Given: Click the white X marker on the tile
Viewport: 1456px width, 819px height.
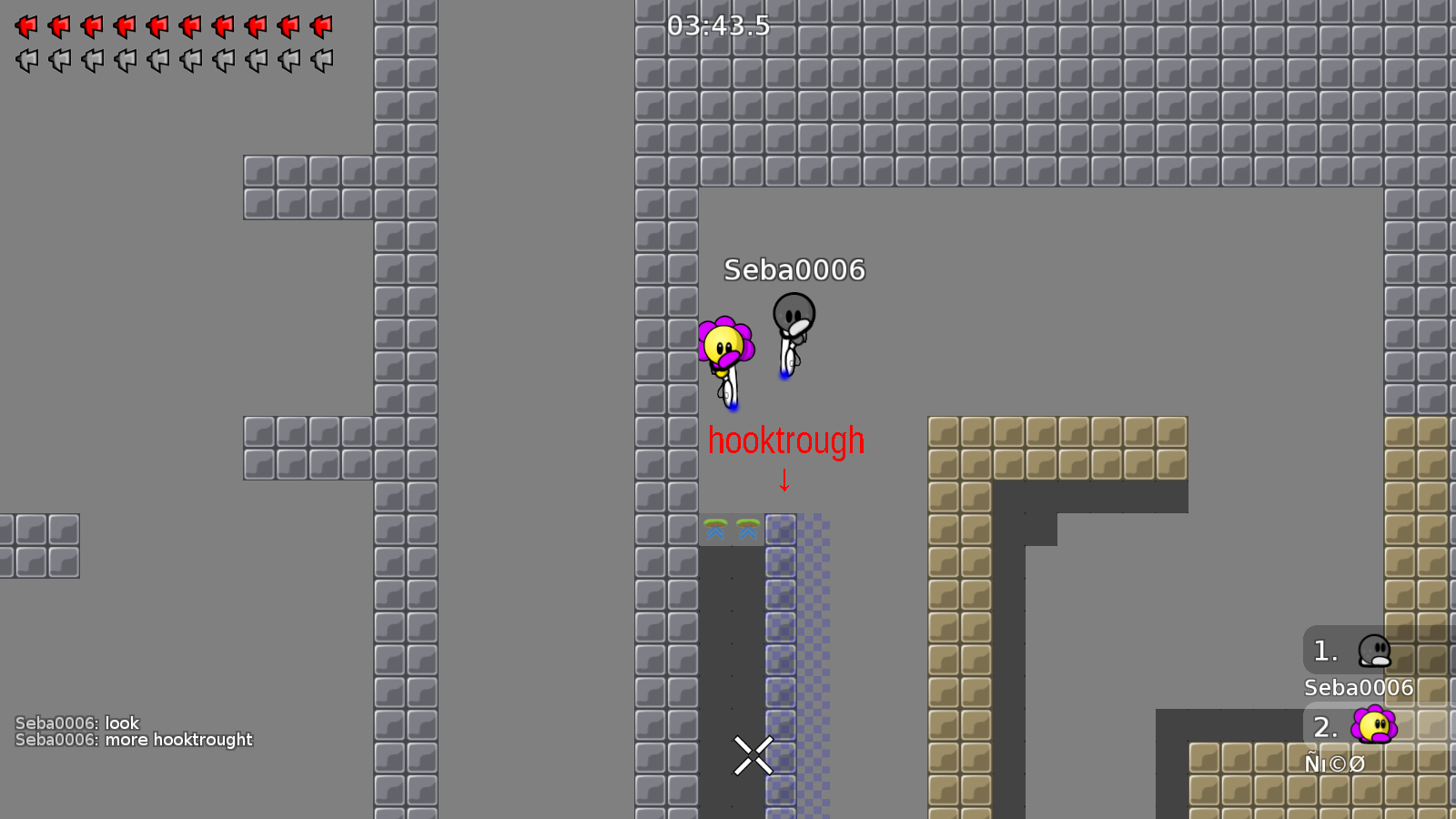Looking at the screenshot, I should point(752,754).
